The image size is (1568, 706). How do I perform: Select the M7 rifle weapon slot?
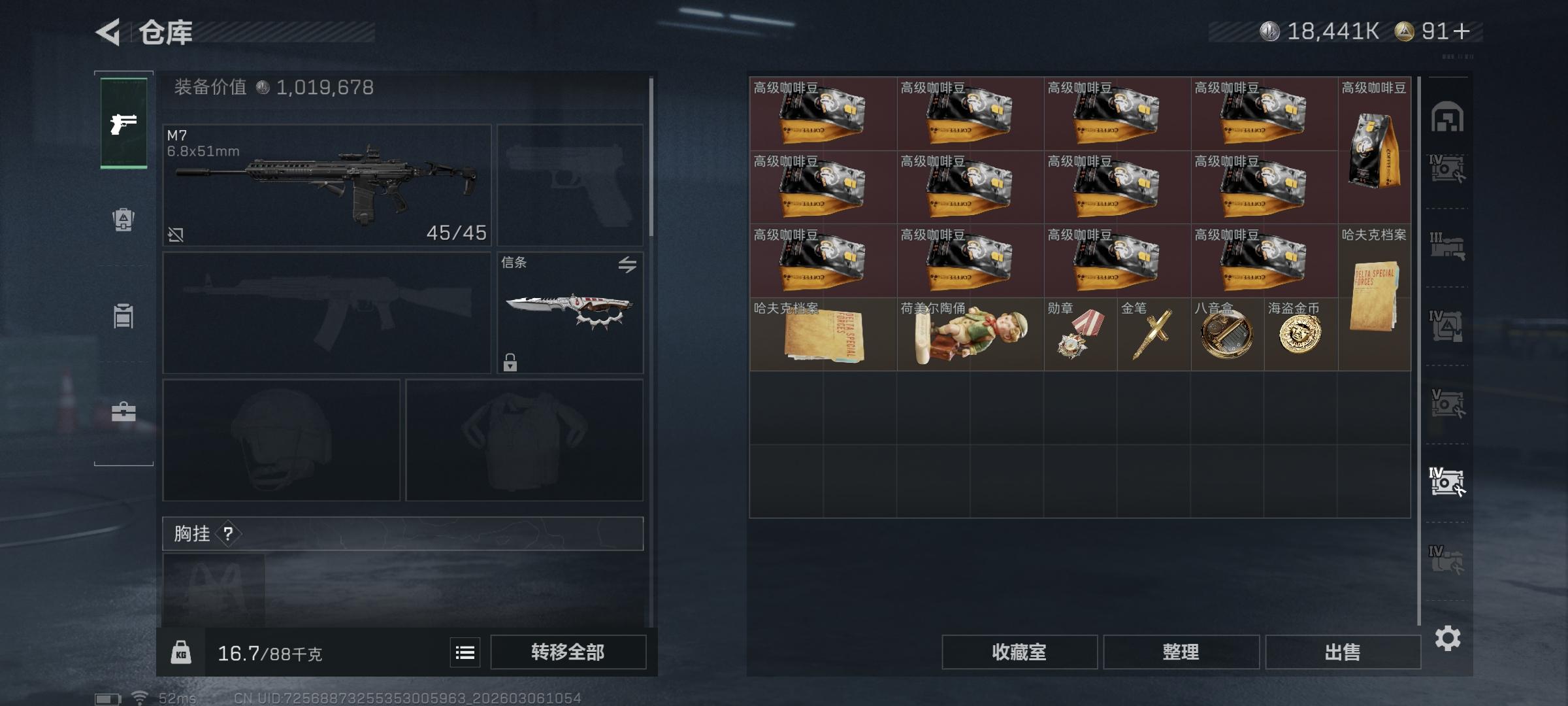[327, 185]
